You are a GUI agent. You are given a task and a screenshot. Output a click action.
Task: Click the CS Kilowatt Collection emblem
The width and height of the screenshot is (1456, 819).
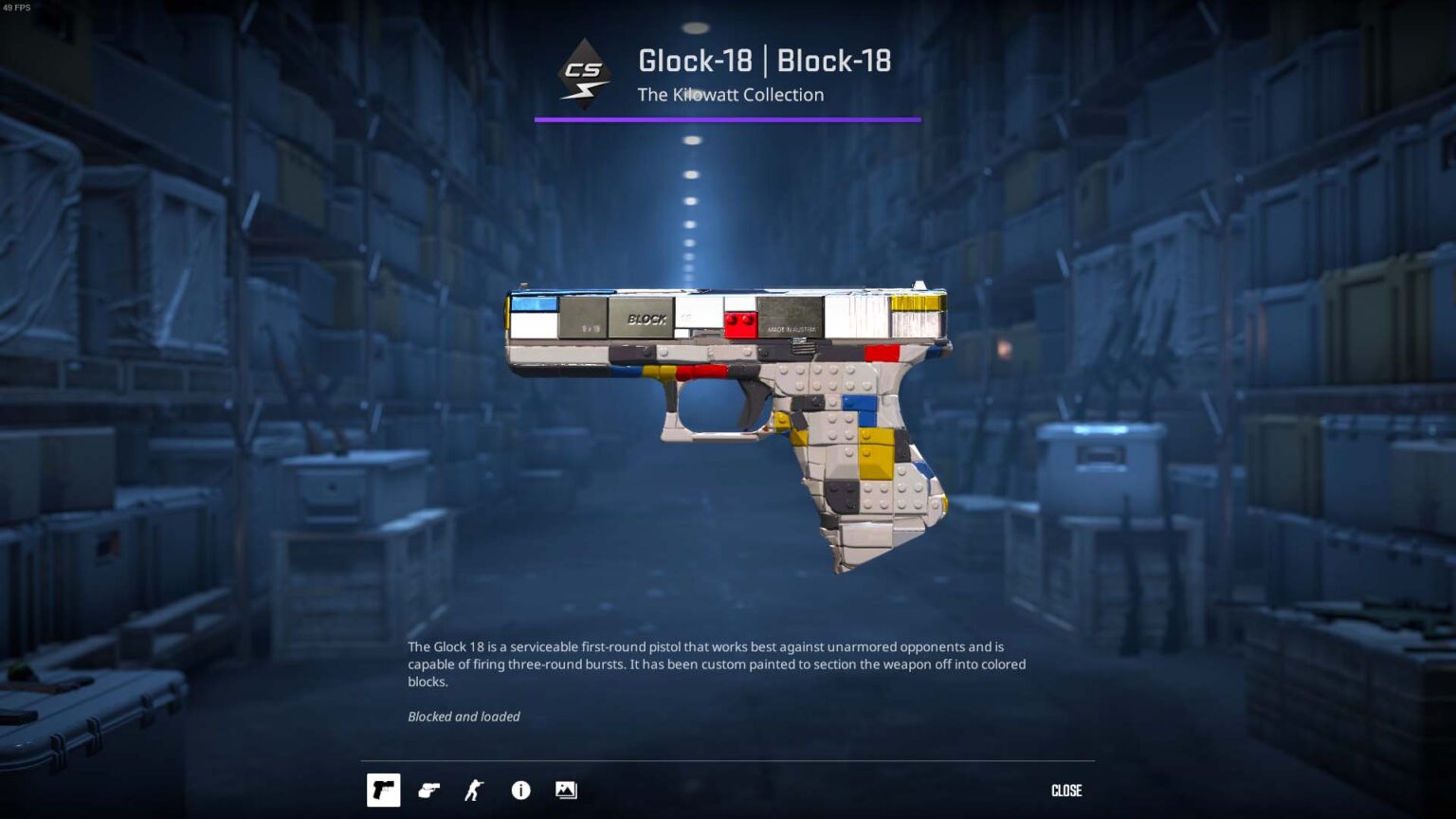click(584, 70)
